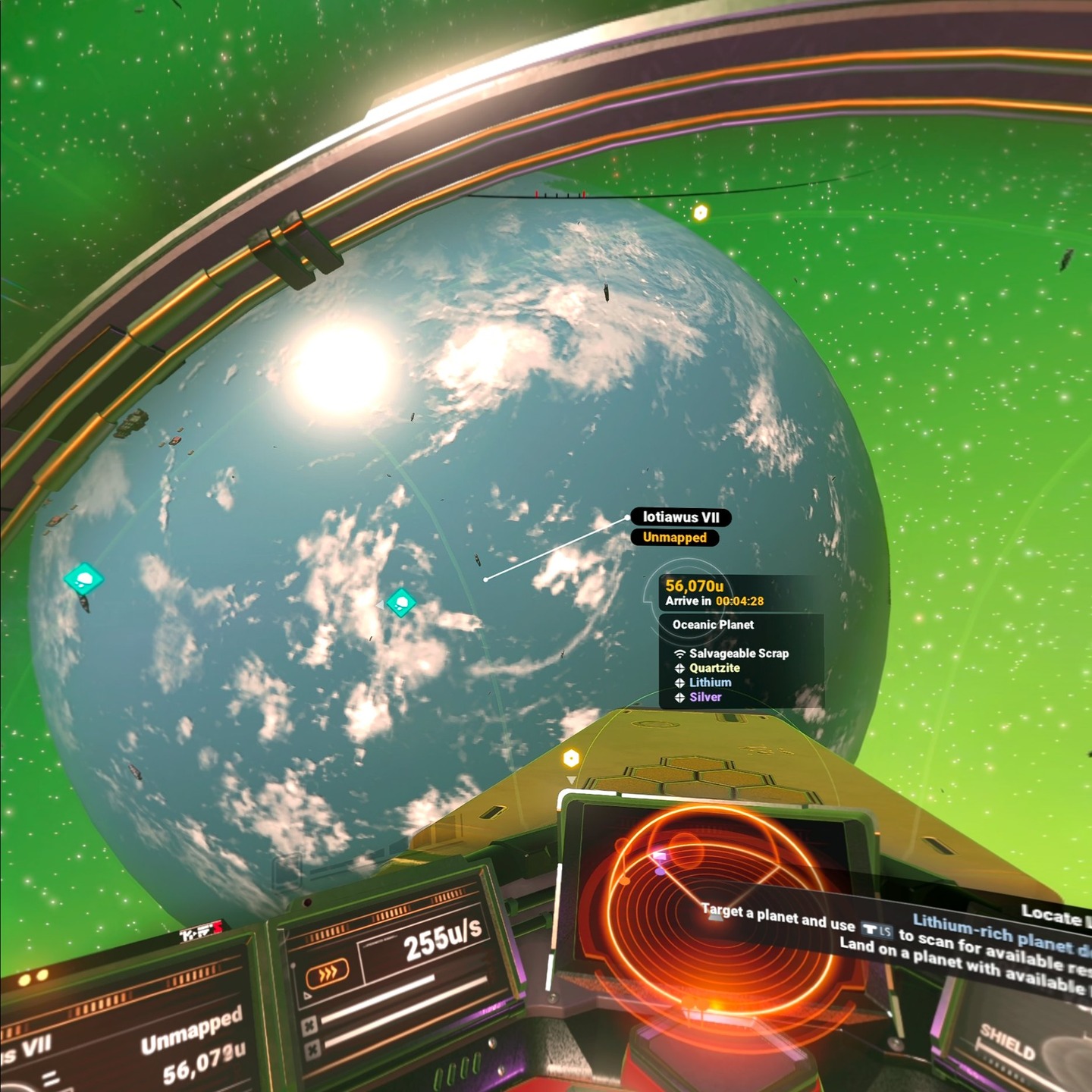
Task: Click the yellow Unmapped tag under the planet name
Action: pos(674,538)
